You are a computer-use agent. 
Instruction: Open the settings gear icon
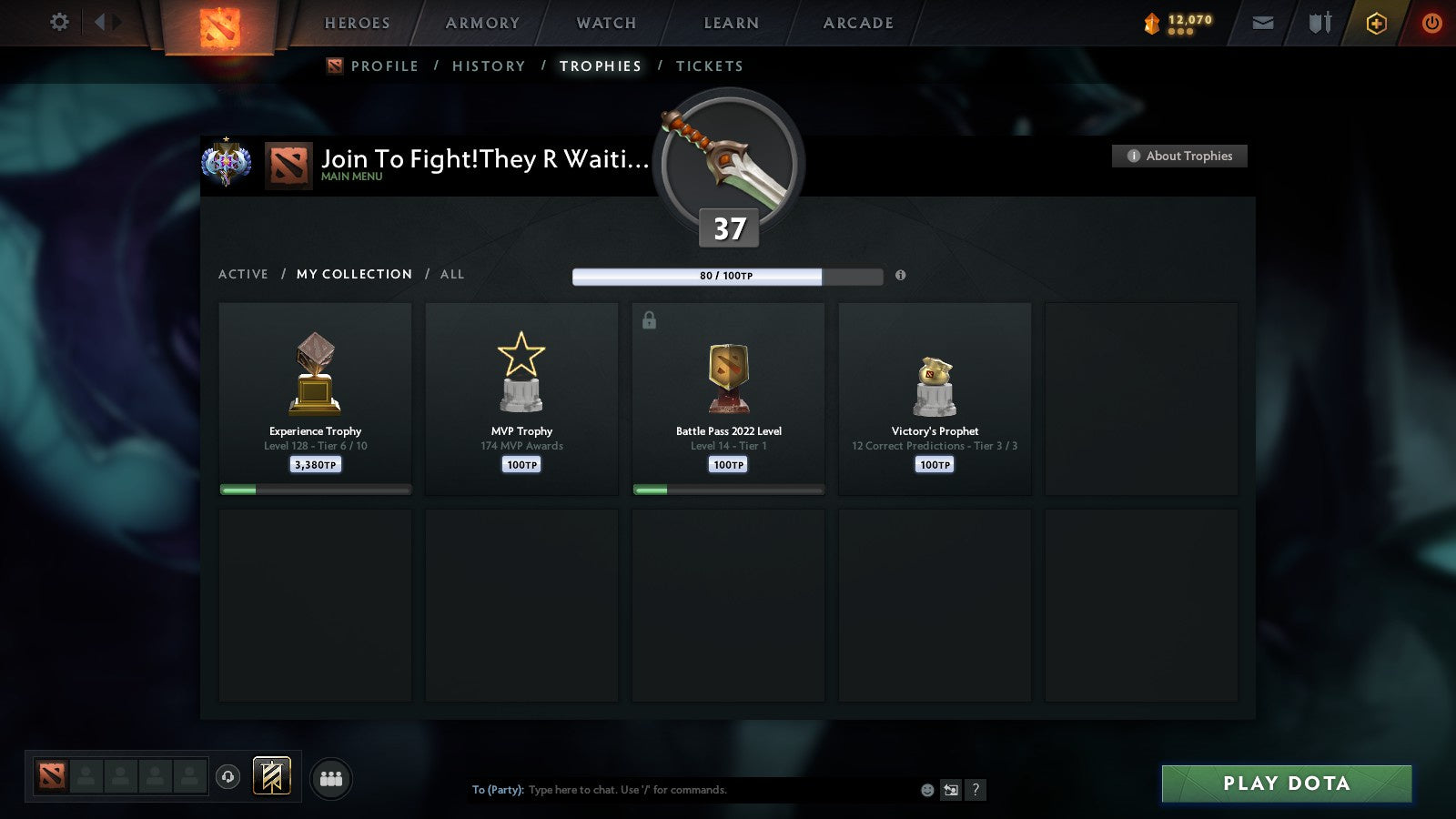(58, 23)
